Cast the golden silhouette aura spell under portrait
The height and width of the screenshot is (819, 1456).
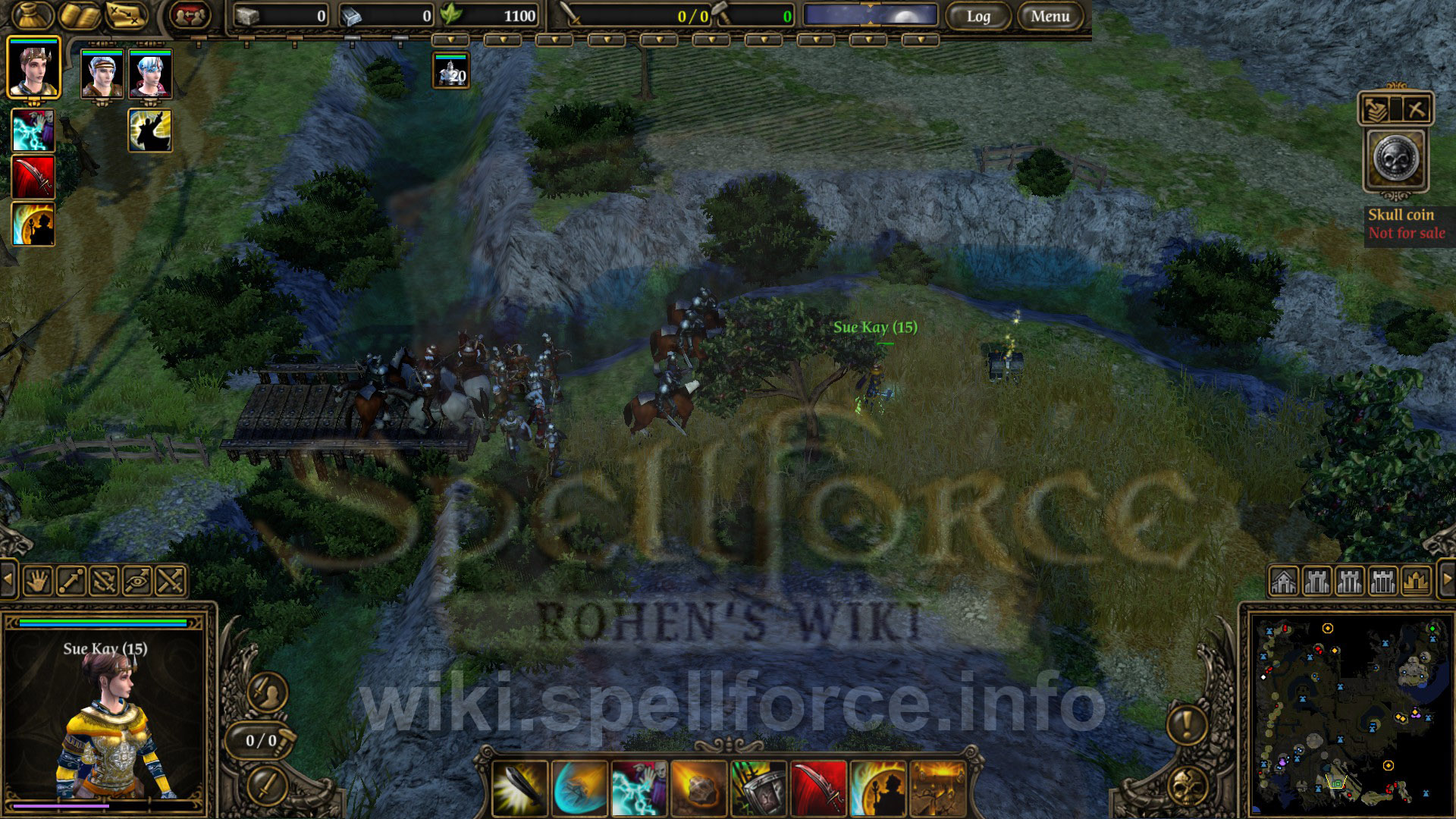[x=150, y=130]
